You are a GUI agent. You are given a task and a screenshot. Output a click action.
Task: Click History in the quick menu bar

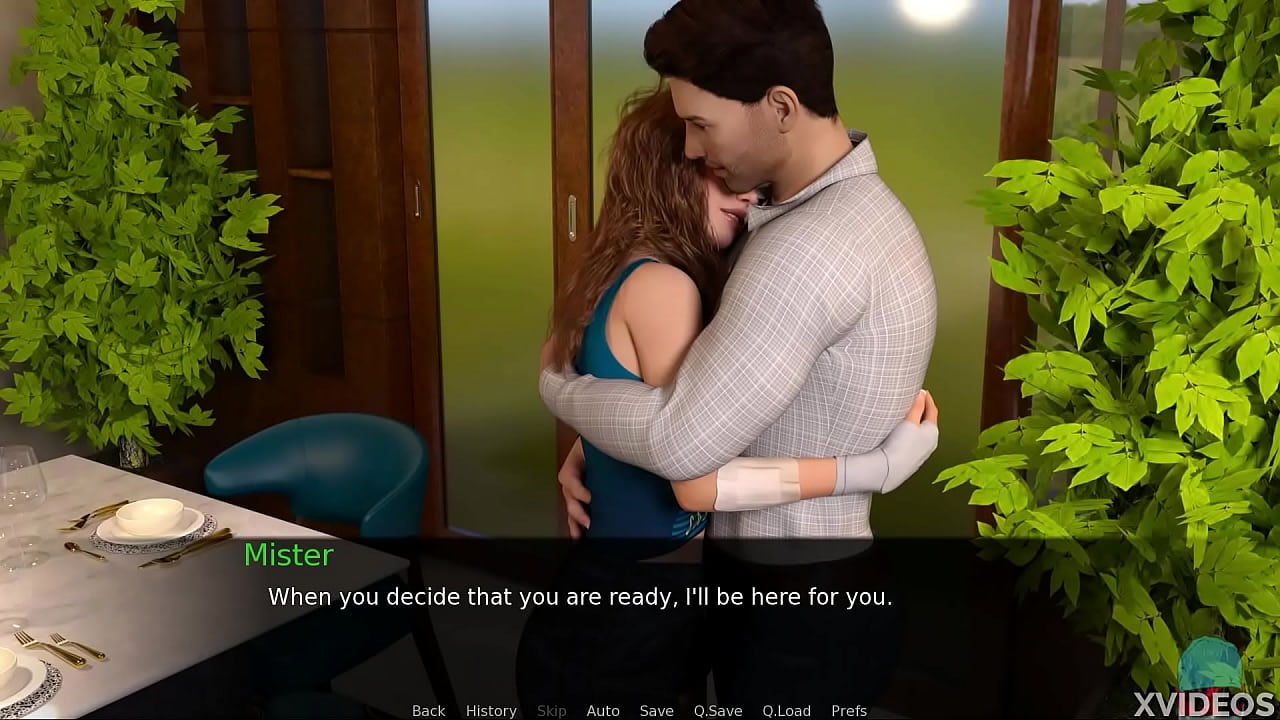(491, 710)
